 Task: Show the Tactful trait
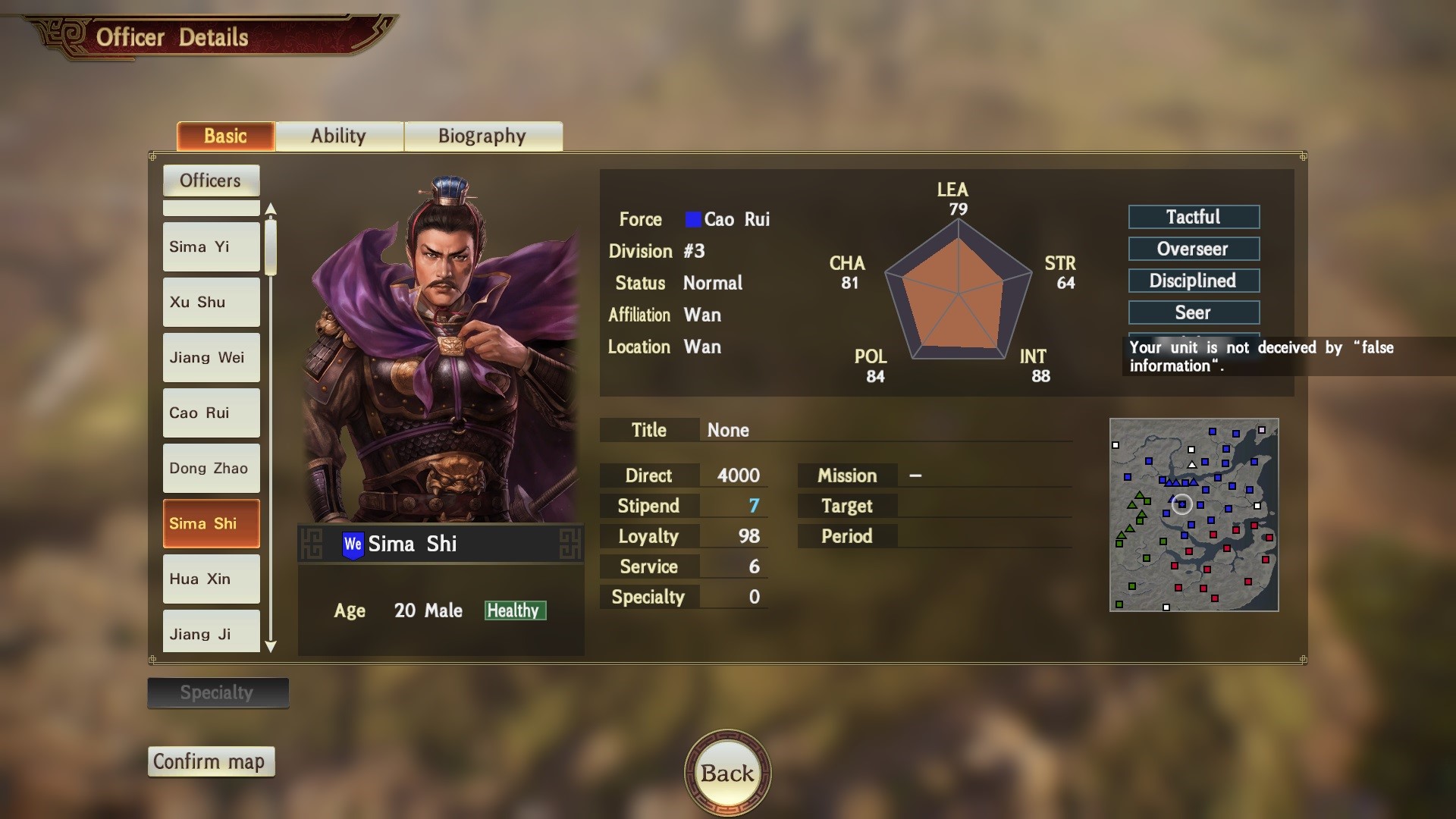[1194, 217]
